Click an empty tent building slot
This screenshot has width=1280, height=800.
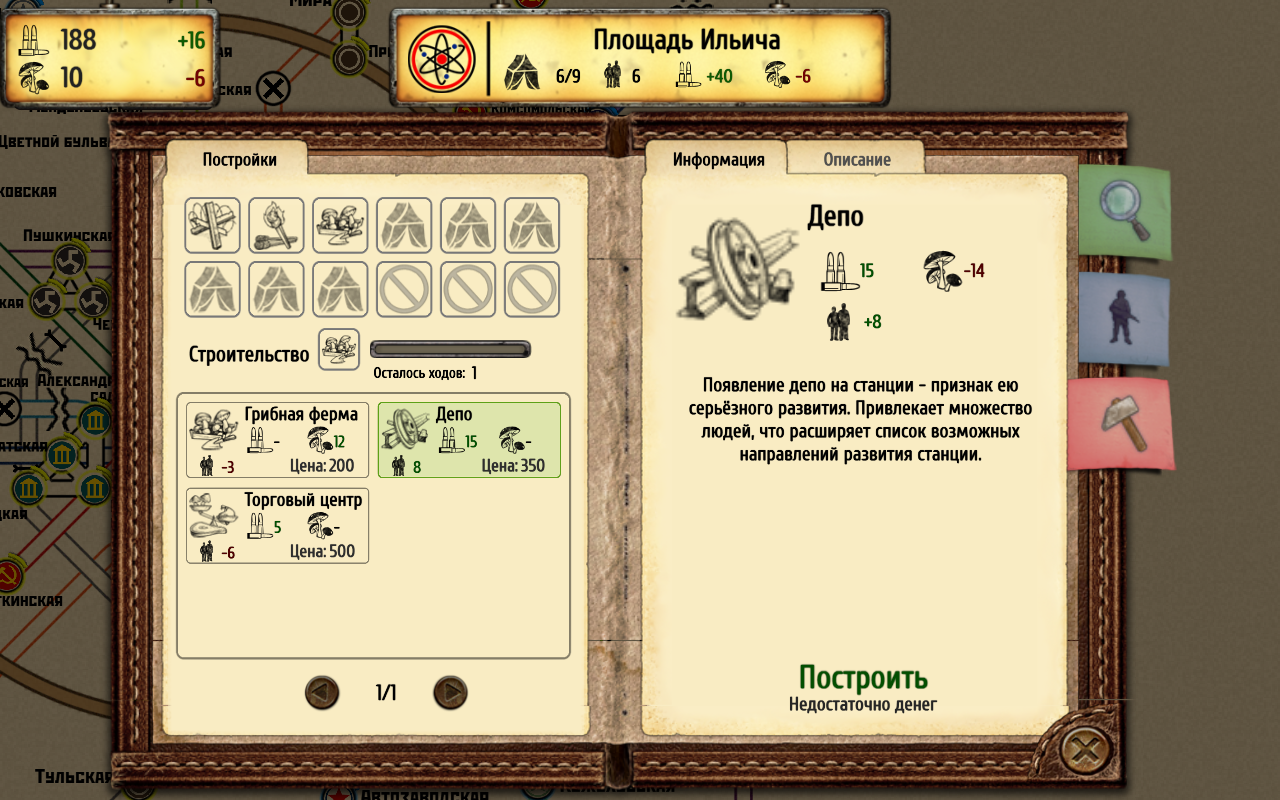(x=404, y=225)
